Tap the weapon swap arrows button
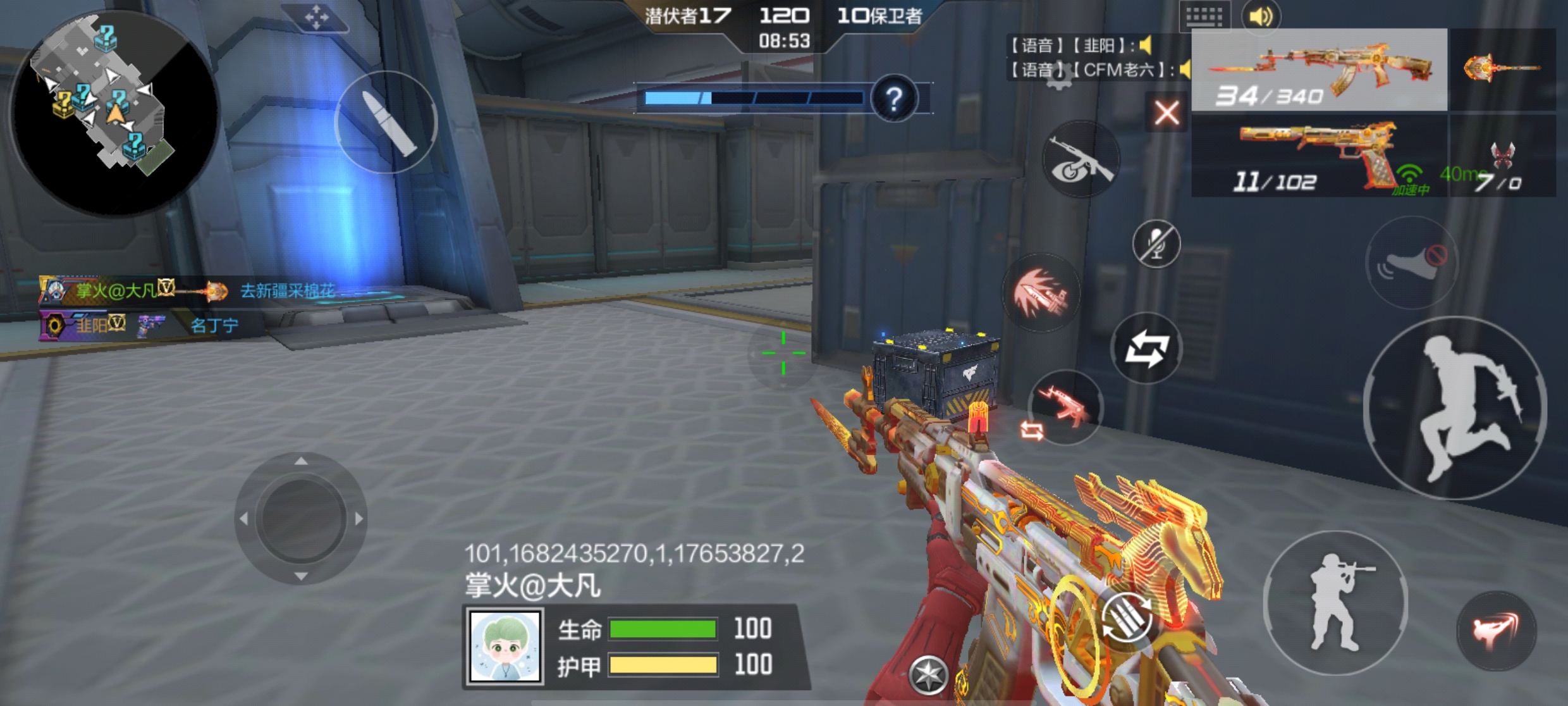The height and width of the screenshot is (706, 1568). (x=1146, y=349)
